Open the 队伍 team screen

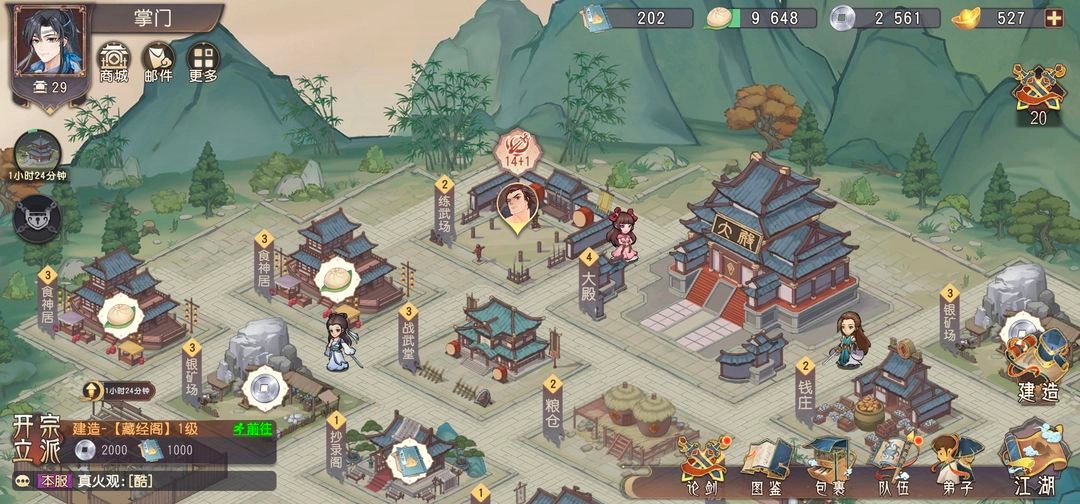coord(890,465)
